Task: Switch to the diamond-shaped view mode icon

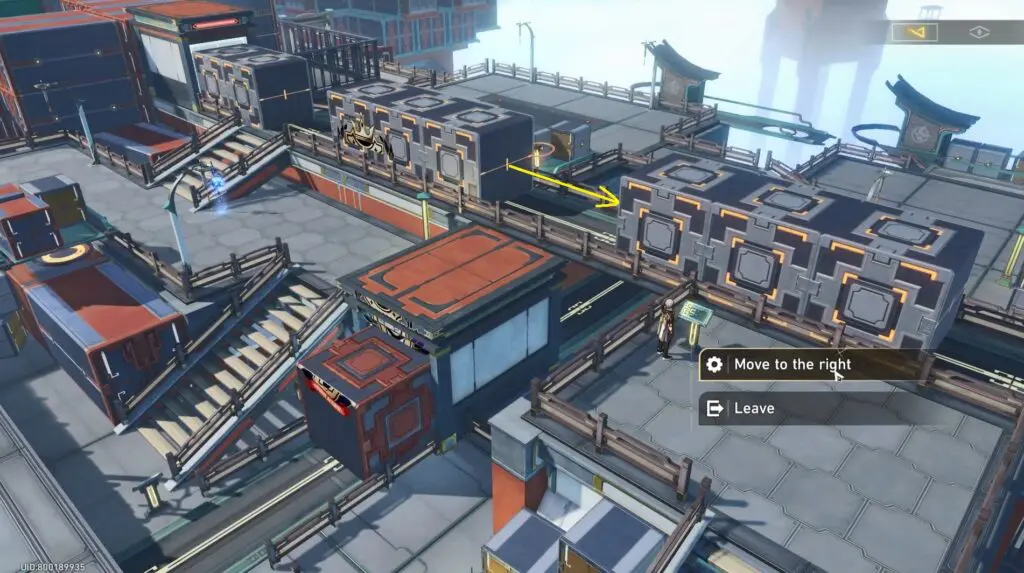Action: pyautogui.click(x=979, y=32)
